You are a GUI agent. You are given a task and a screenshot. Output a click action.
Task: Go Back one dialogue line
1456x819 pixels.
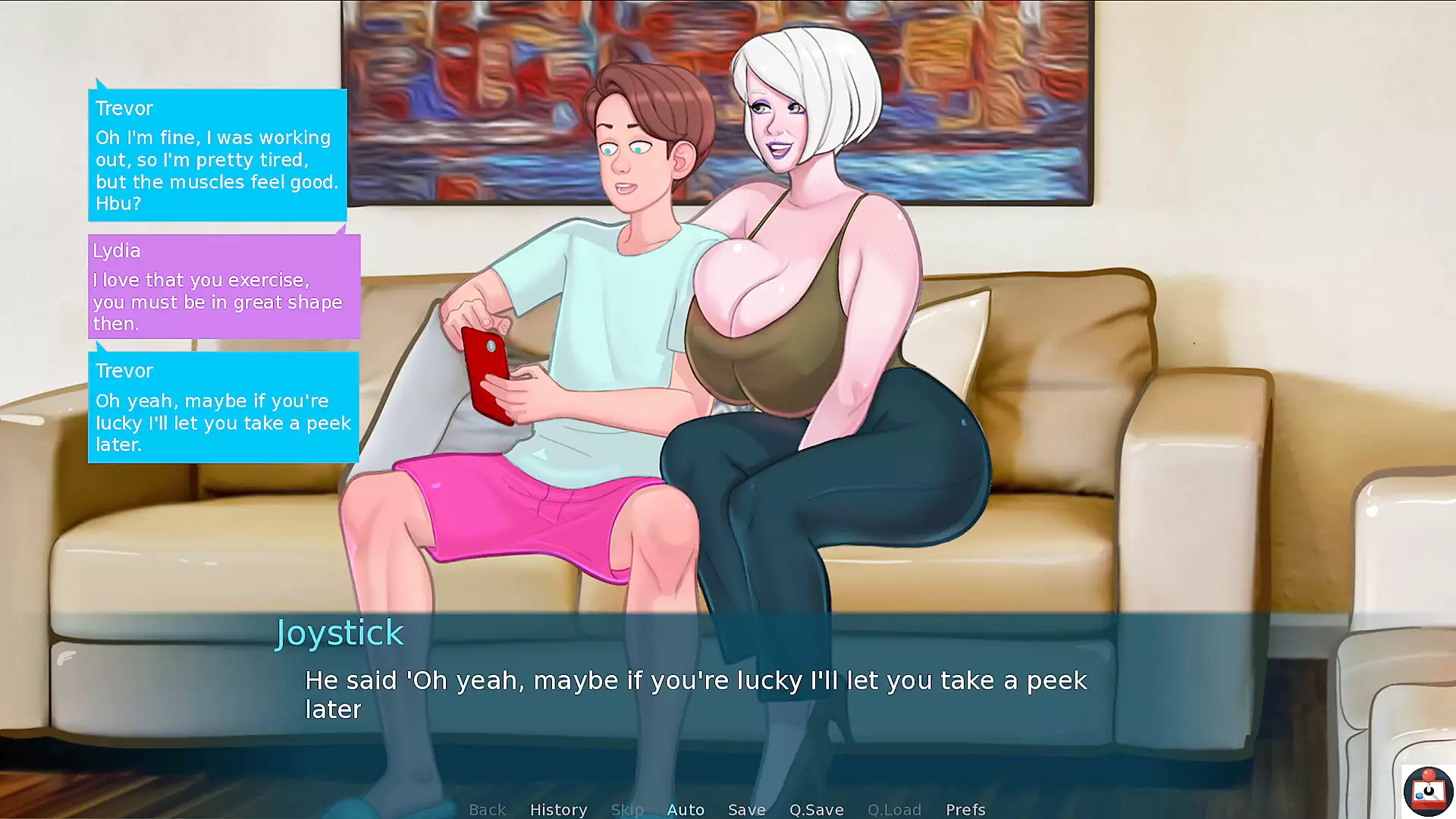(x=487, y=809)
